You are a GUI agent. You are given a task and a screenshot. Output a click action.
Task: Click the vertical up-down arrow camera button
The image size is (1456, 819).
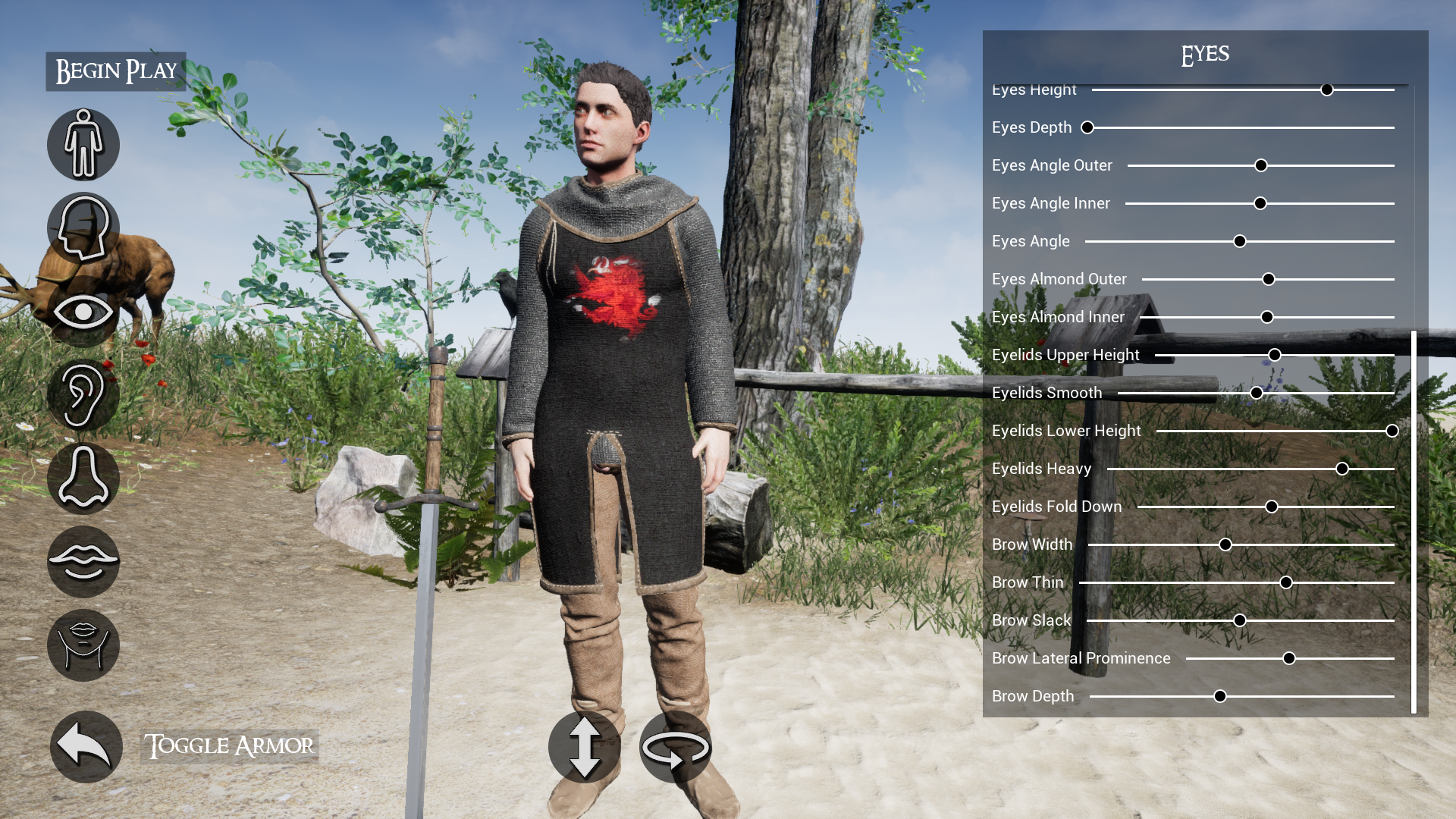coord(584,747)
